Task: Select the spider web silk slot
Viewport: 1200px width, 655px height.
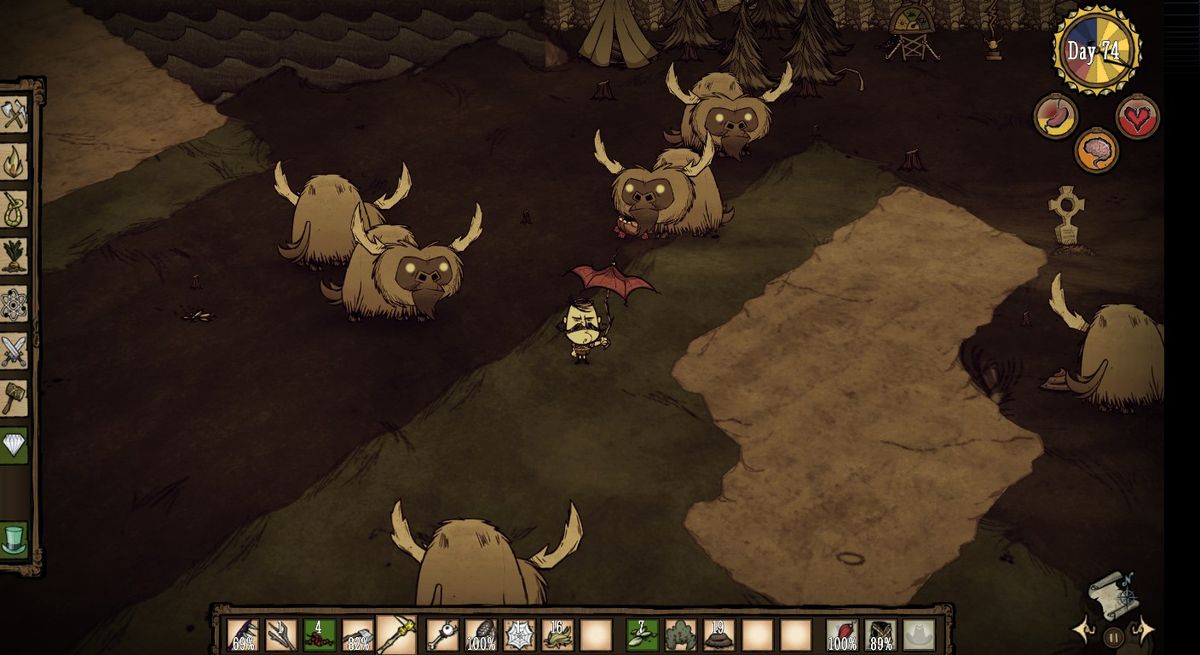Action: coord(519,634)
